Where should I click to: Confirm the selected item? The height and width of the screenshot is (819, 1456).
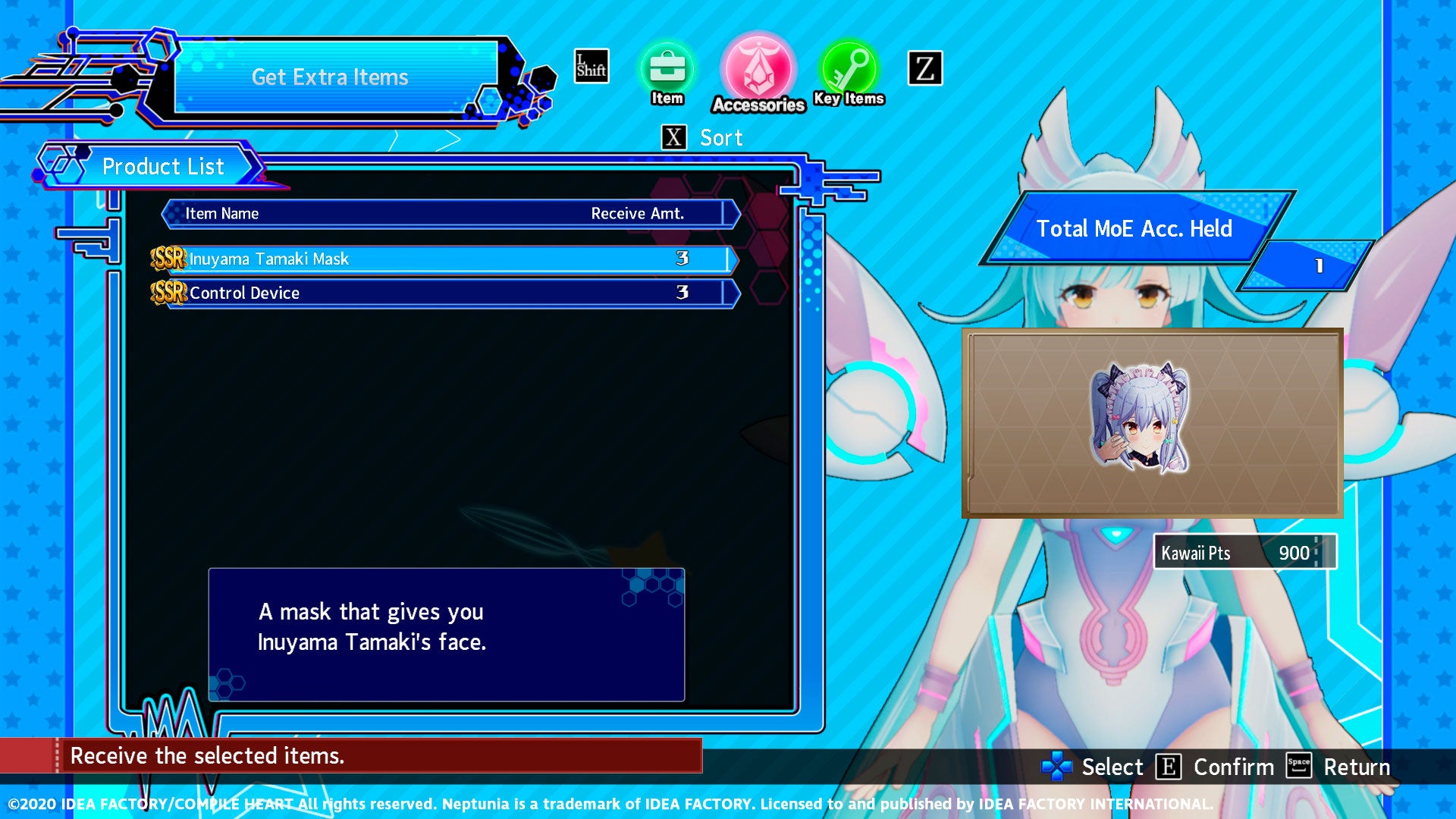1215,767
